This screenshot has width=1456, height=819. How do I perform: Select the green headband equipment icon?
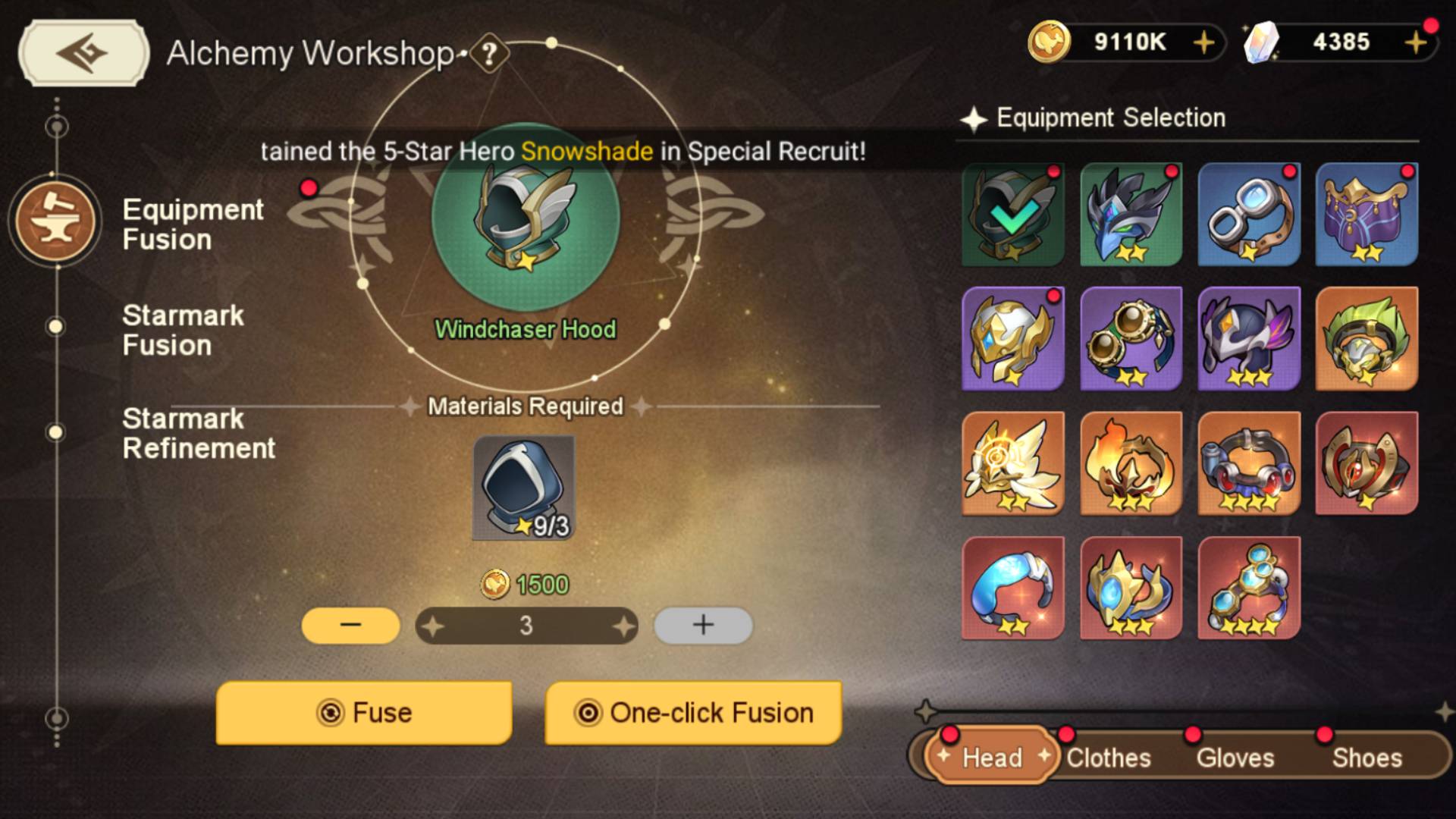tap(1367, 338)
